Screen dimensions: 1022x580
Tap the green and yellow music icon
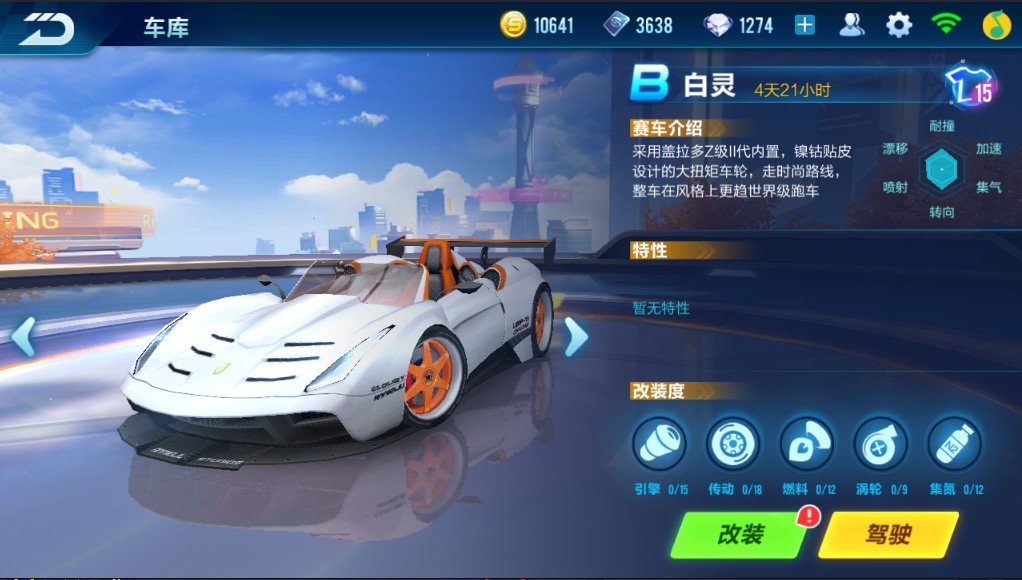click(x=994, y=25)
